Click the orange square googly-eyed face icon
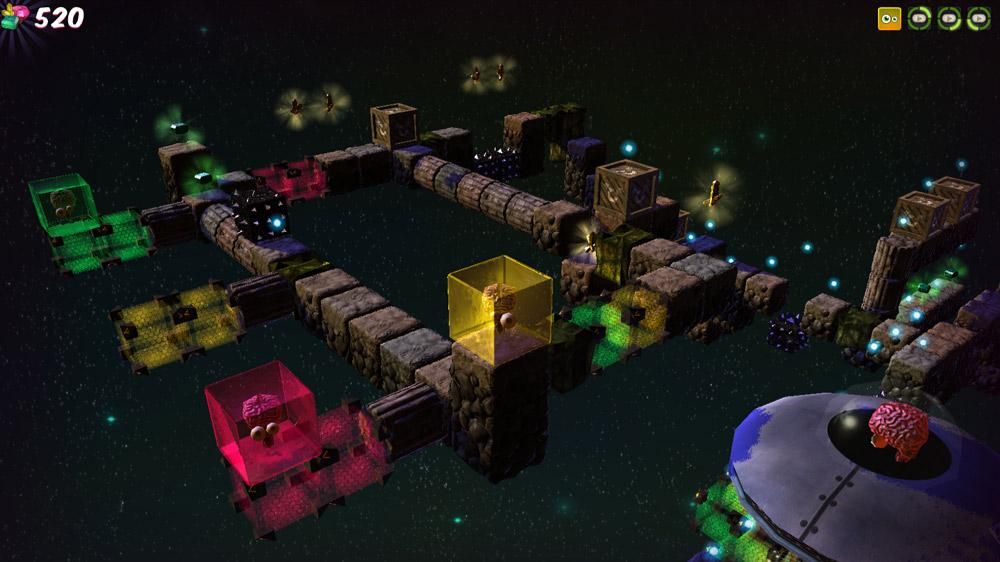1000x562 pixels. tap(889, 18)
